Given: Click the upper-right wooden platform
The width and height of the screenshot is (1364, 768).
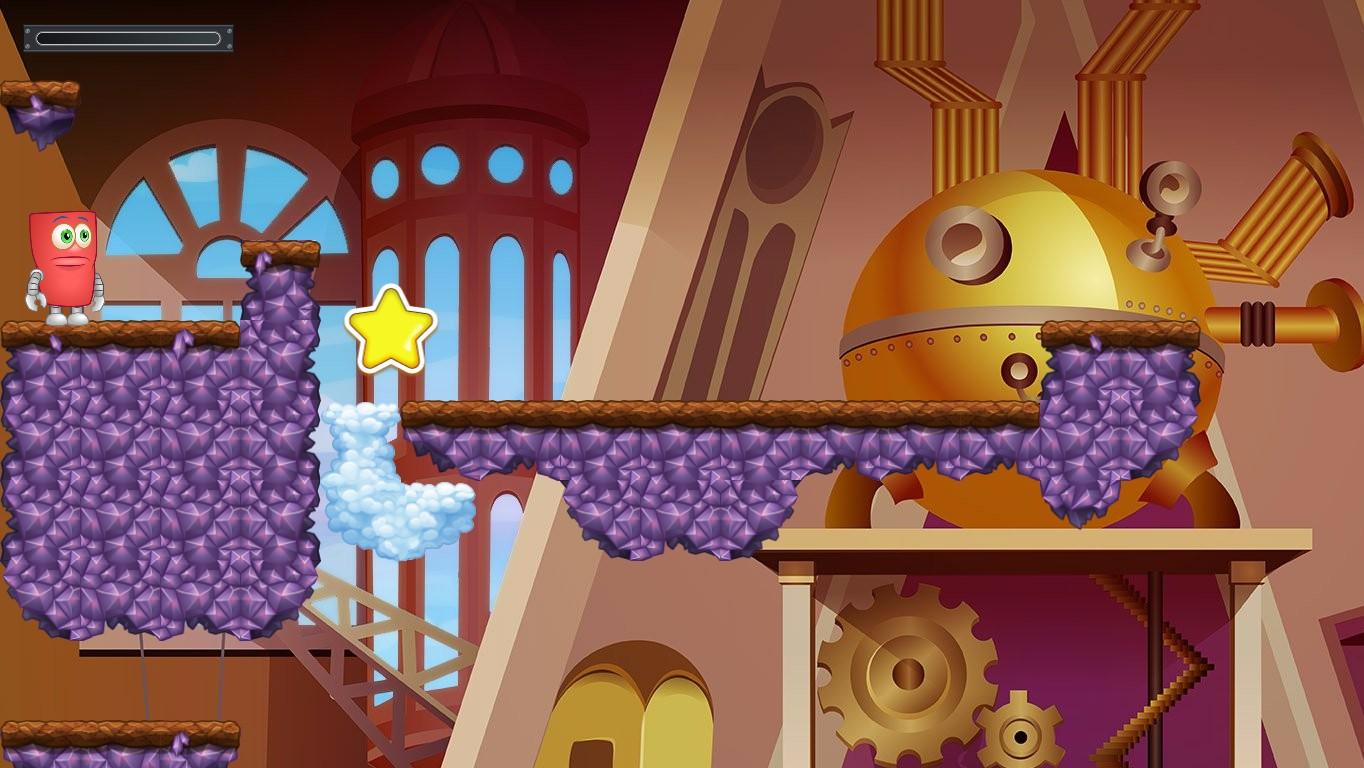Looking at the screenshot, I should pos(1120,331).
